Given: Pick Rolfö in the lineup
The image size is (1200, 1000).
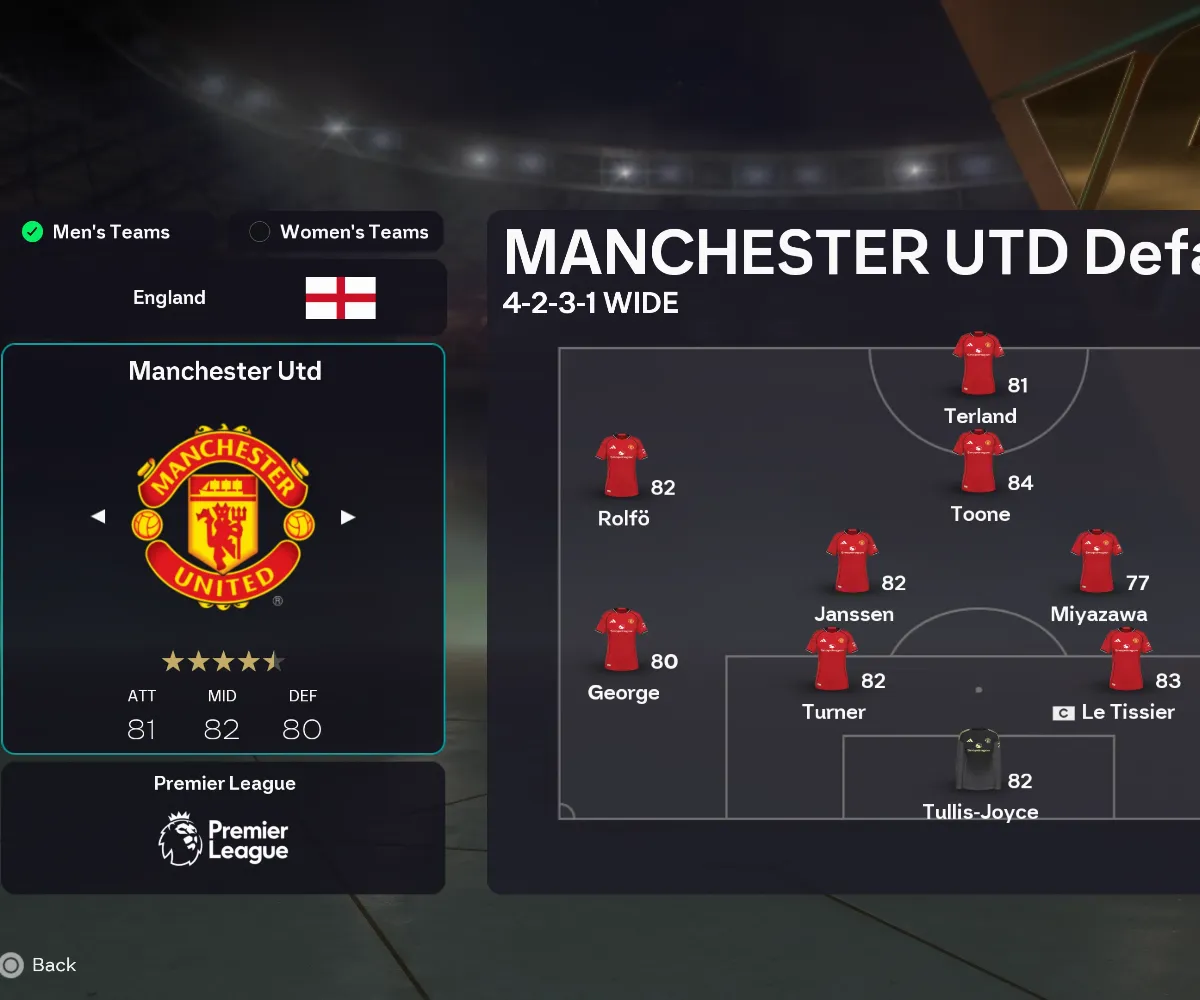Looking at the screenshot, I should point(621,467).
